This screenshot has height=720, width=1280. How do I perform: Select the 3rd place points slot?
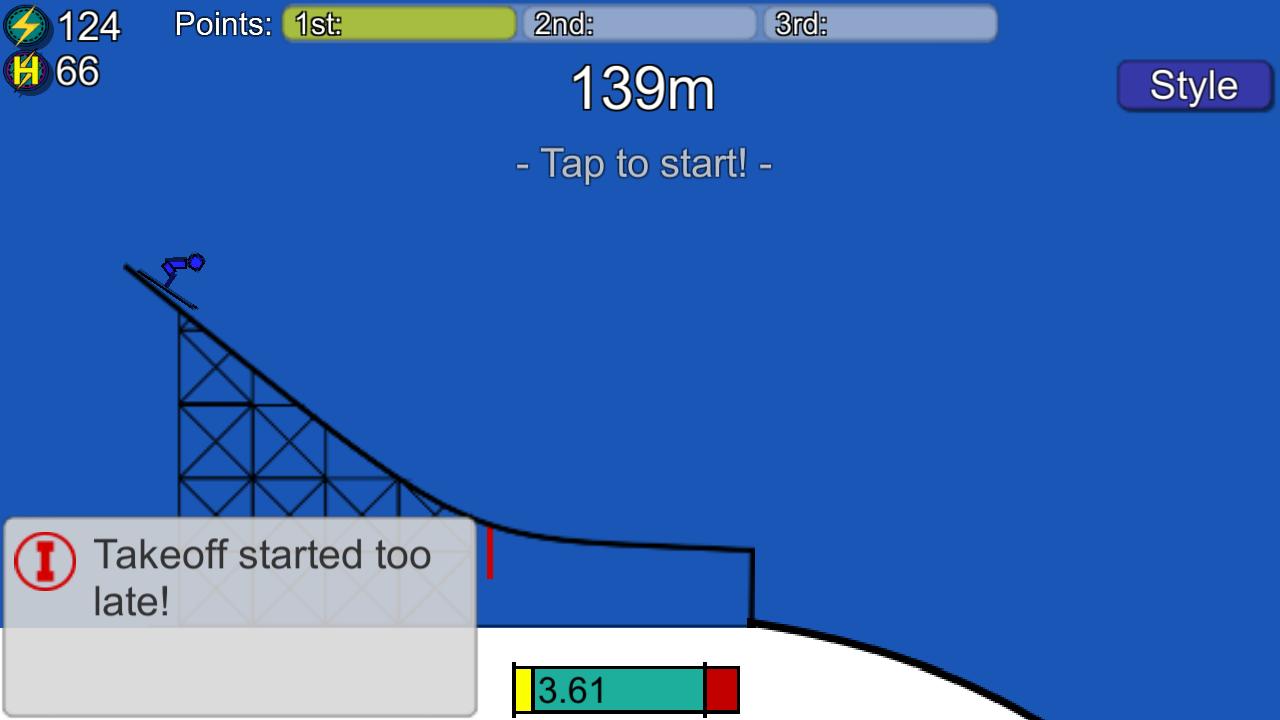[878, 23]
